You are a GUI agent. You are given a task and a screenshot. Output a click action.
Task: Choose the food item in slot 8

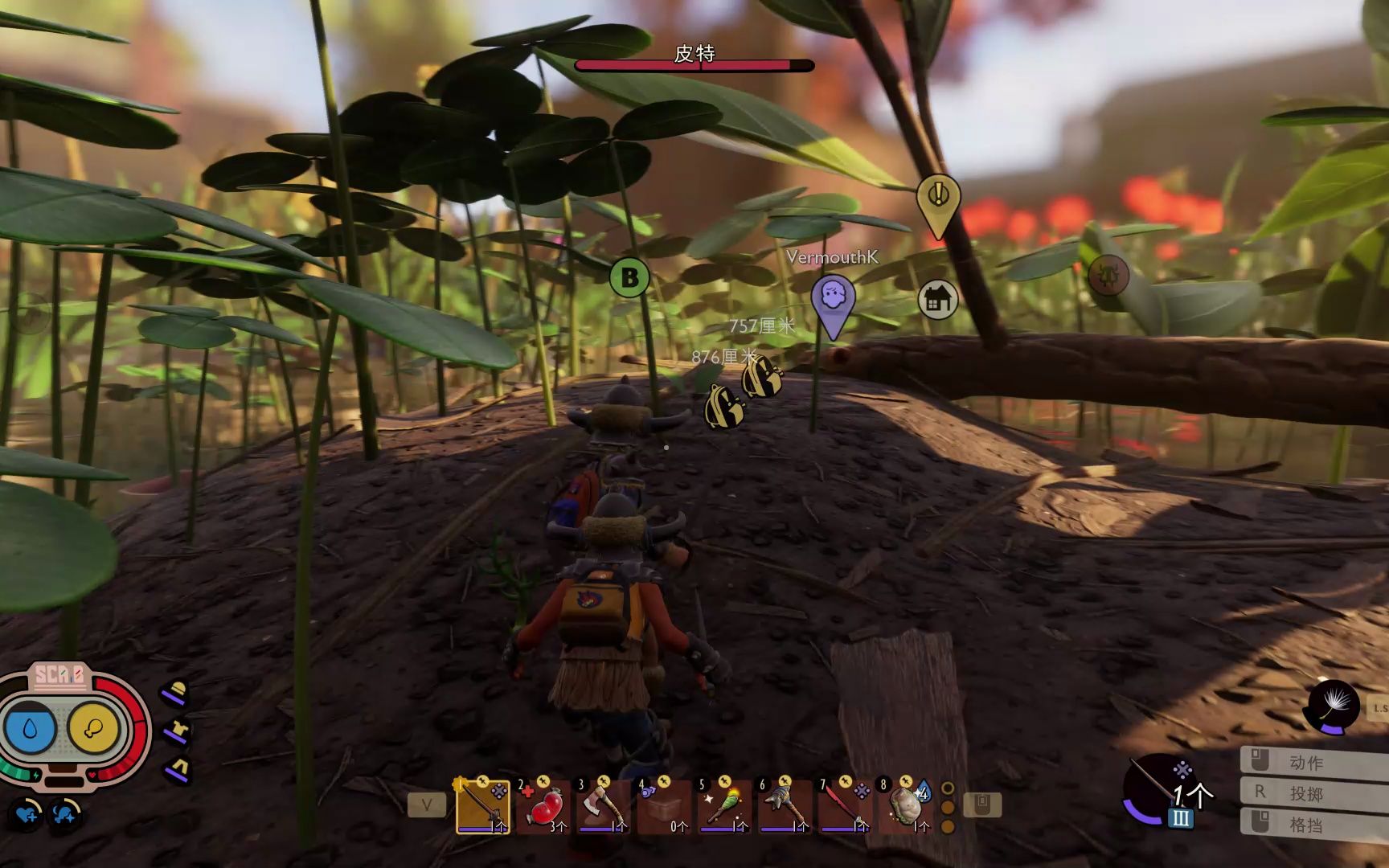pyautogui.click(x=906, y=806)
